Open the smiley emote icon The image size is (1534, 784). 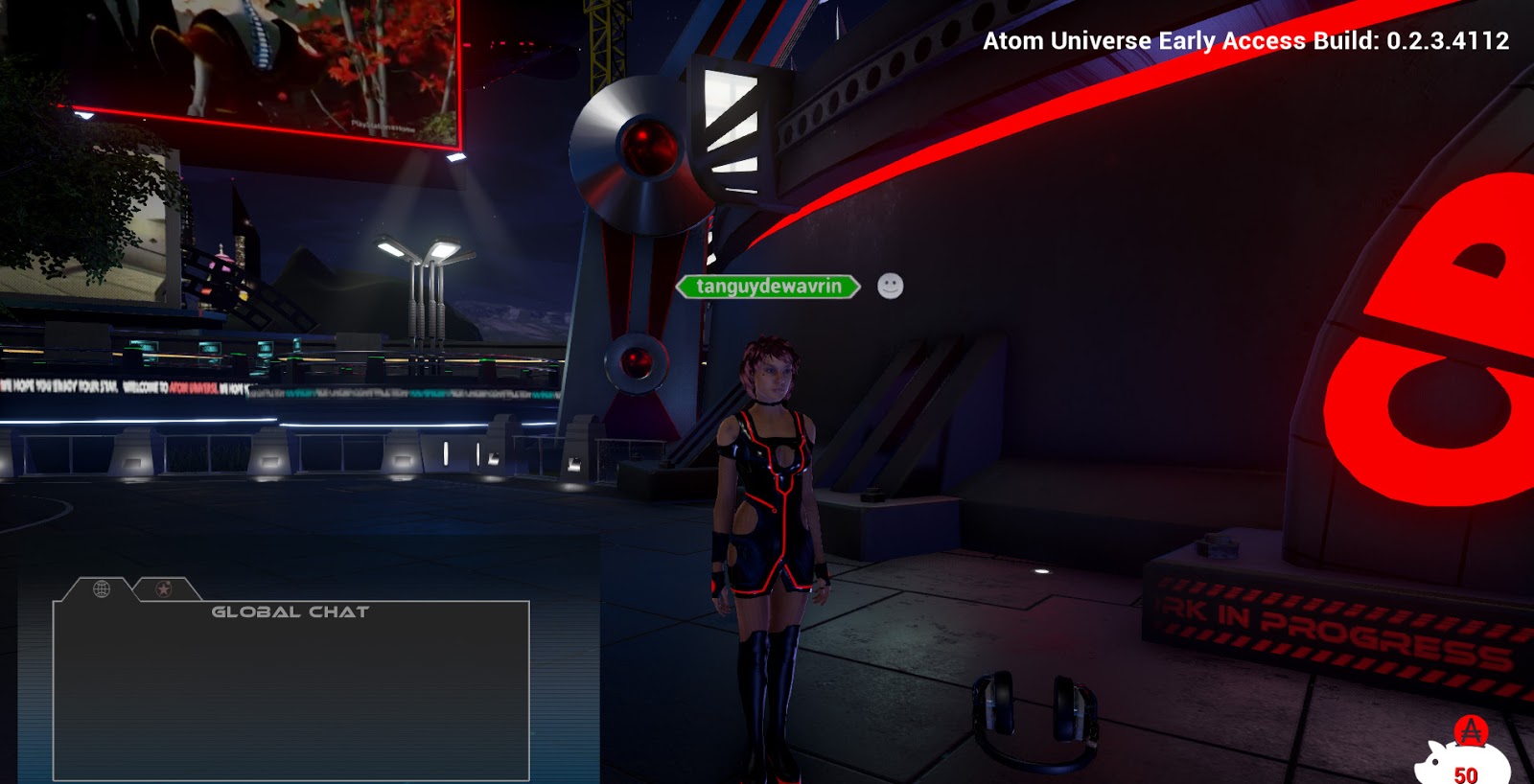890,287
